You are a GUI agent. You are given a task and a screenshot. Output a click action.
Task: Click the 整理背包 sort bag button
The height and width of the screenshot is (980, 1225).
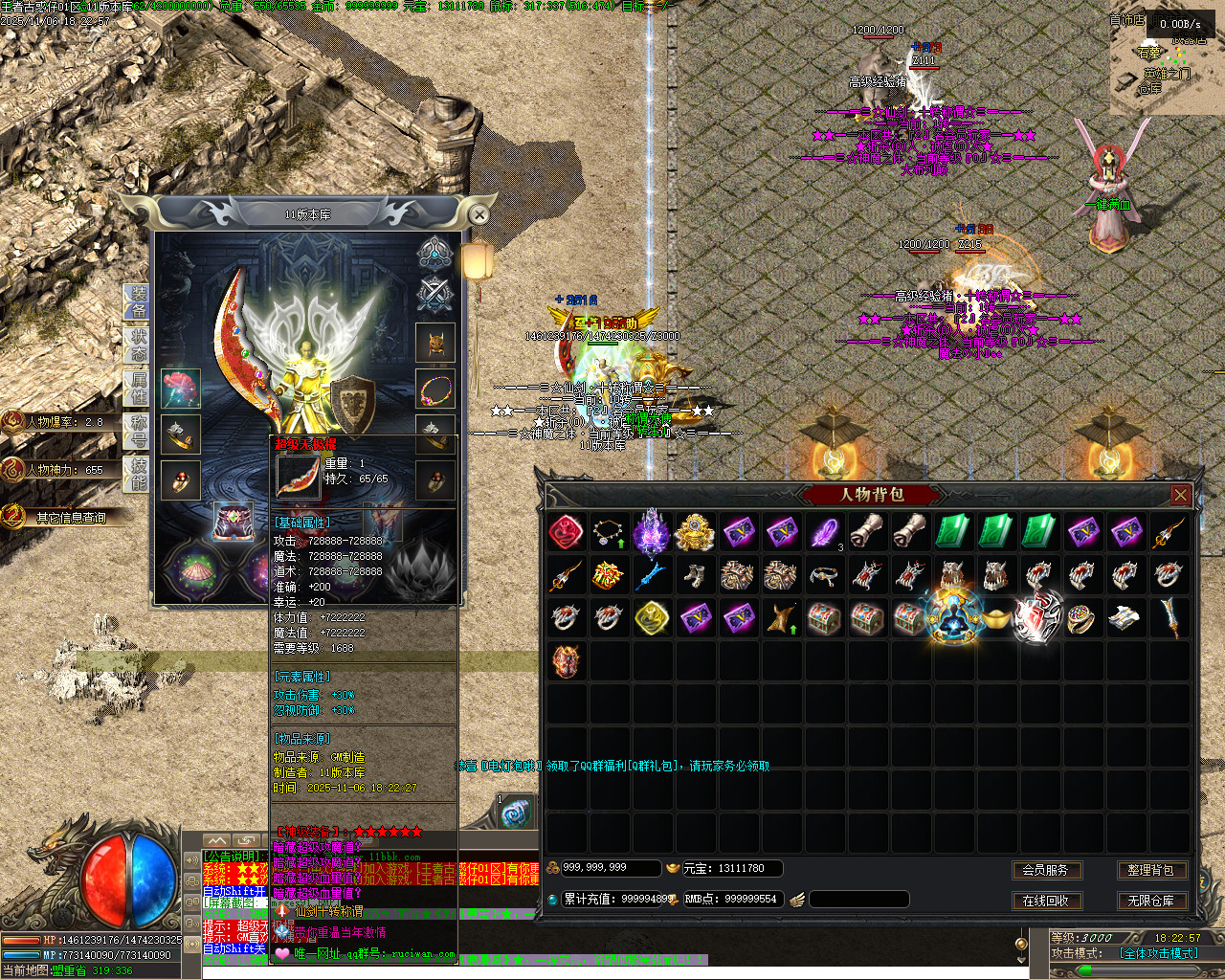(1150, 870)
